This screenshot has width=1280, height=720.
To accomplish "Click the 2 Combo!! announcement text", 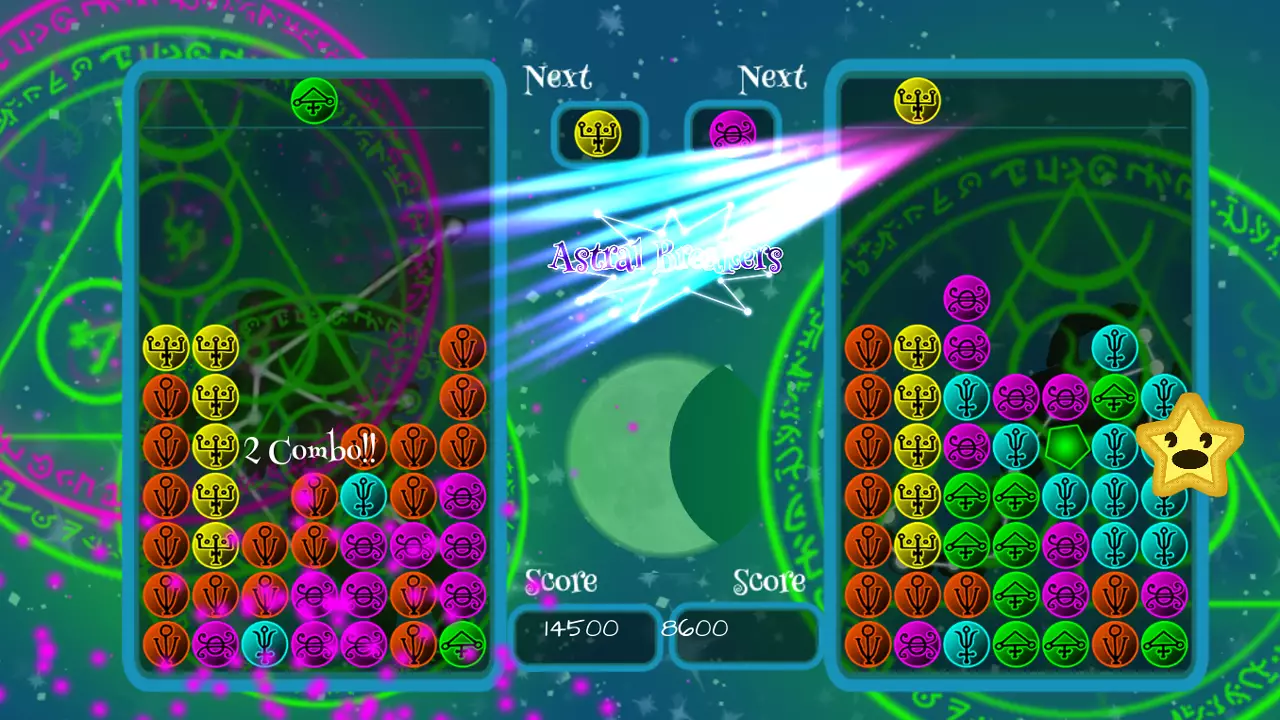I will tap(308, 449).
